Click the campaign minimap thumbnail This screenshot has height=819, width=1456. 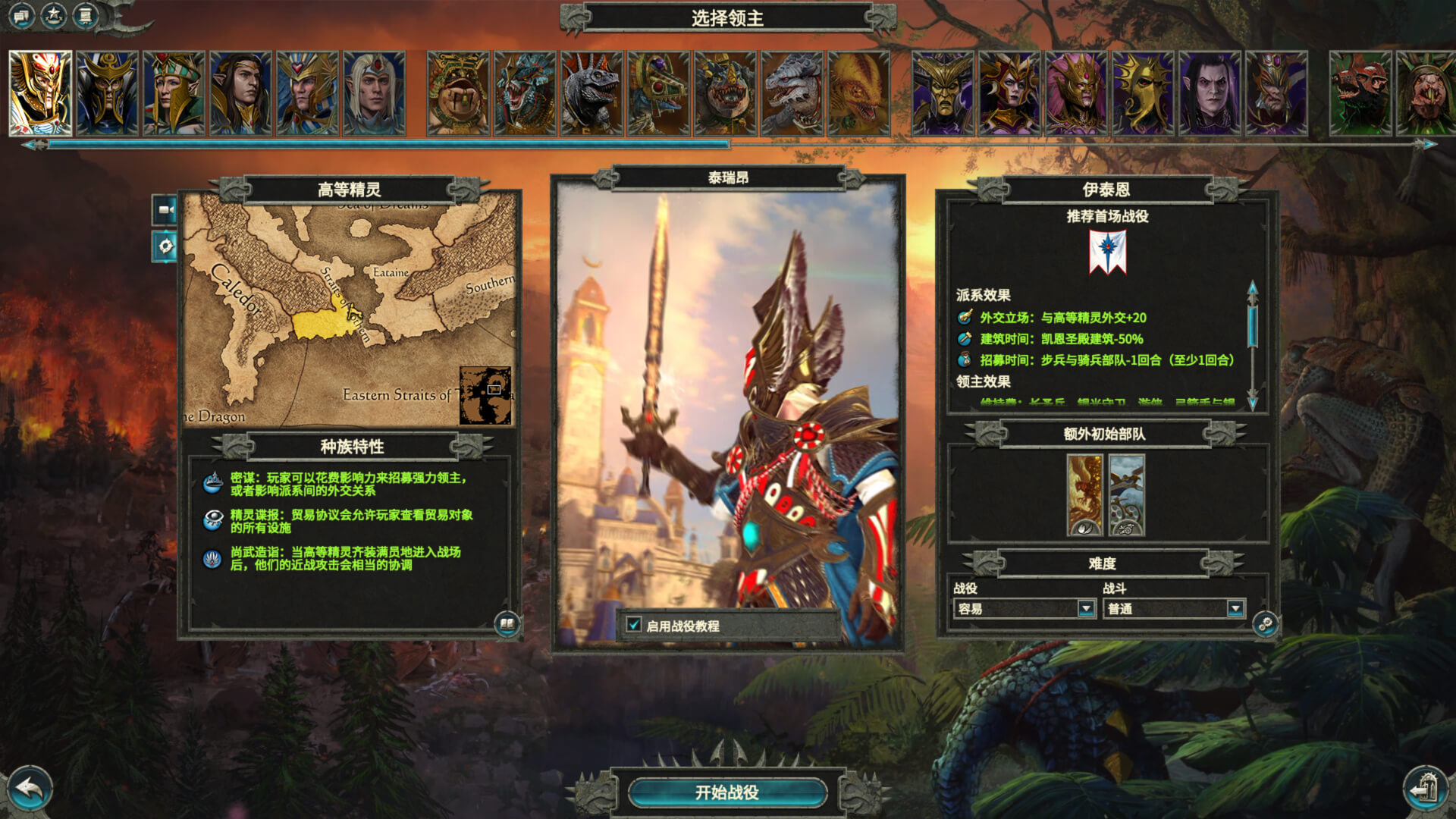point(485,395)
